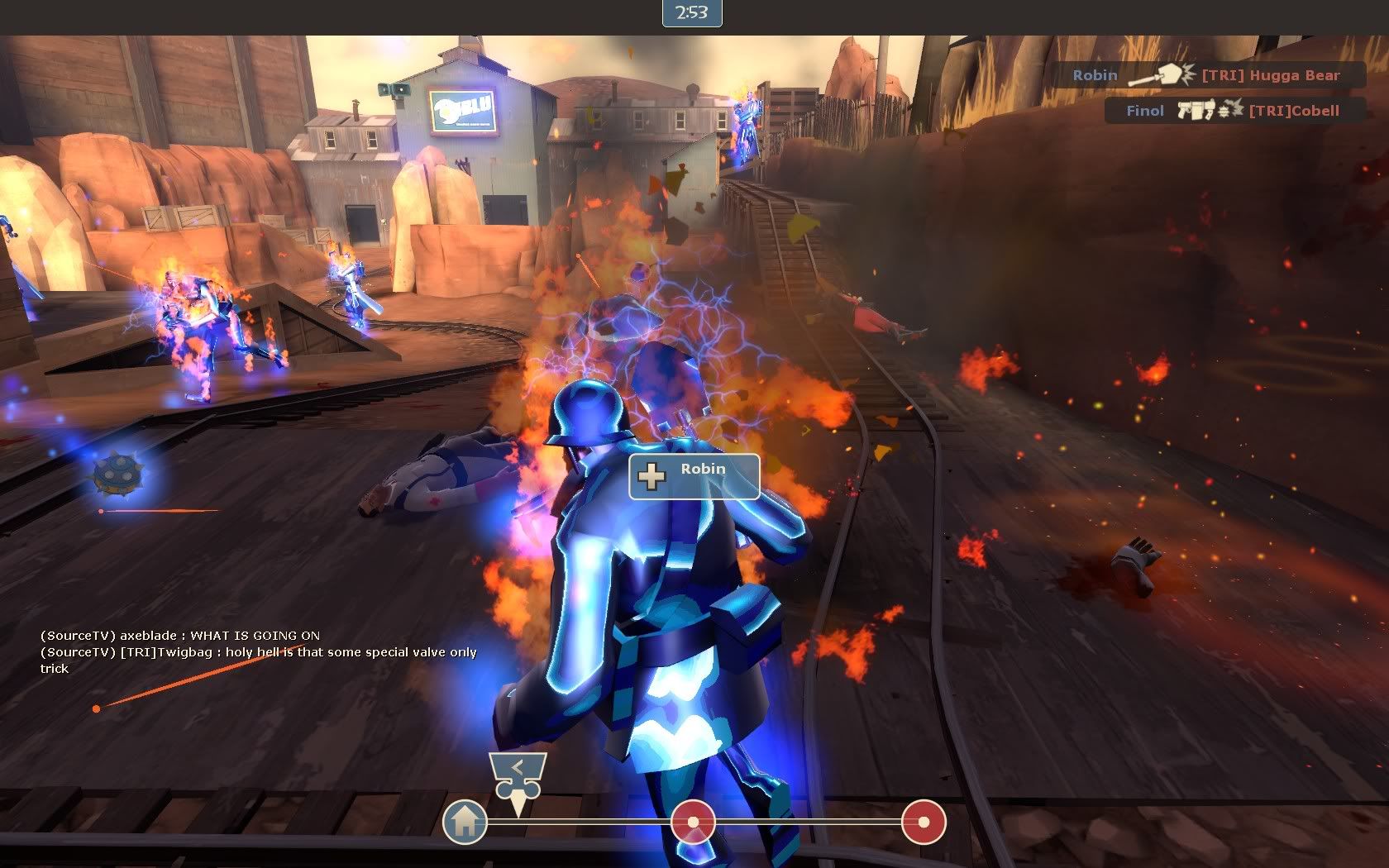The width and height of the screenshot is (1389, 868).
Task: Click the final red checkpoint at the track's end
Action: (923, 822)
